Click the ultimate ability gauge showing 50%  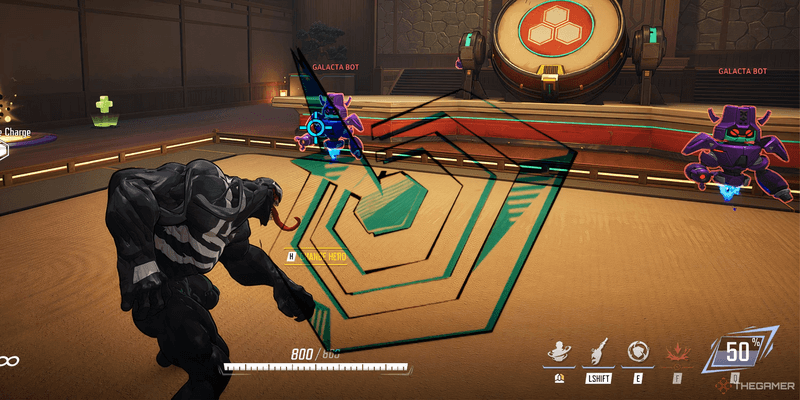click(x=736, y=352)
